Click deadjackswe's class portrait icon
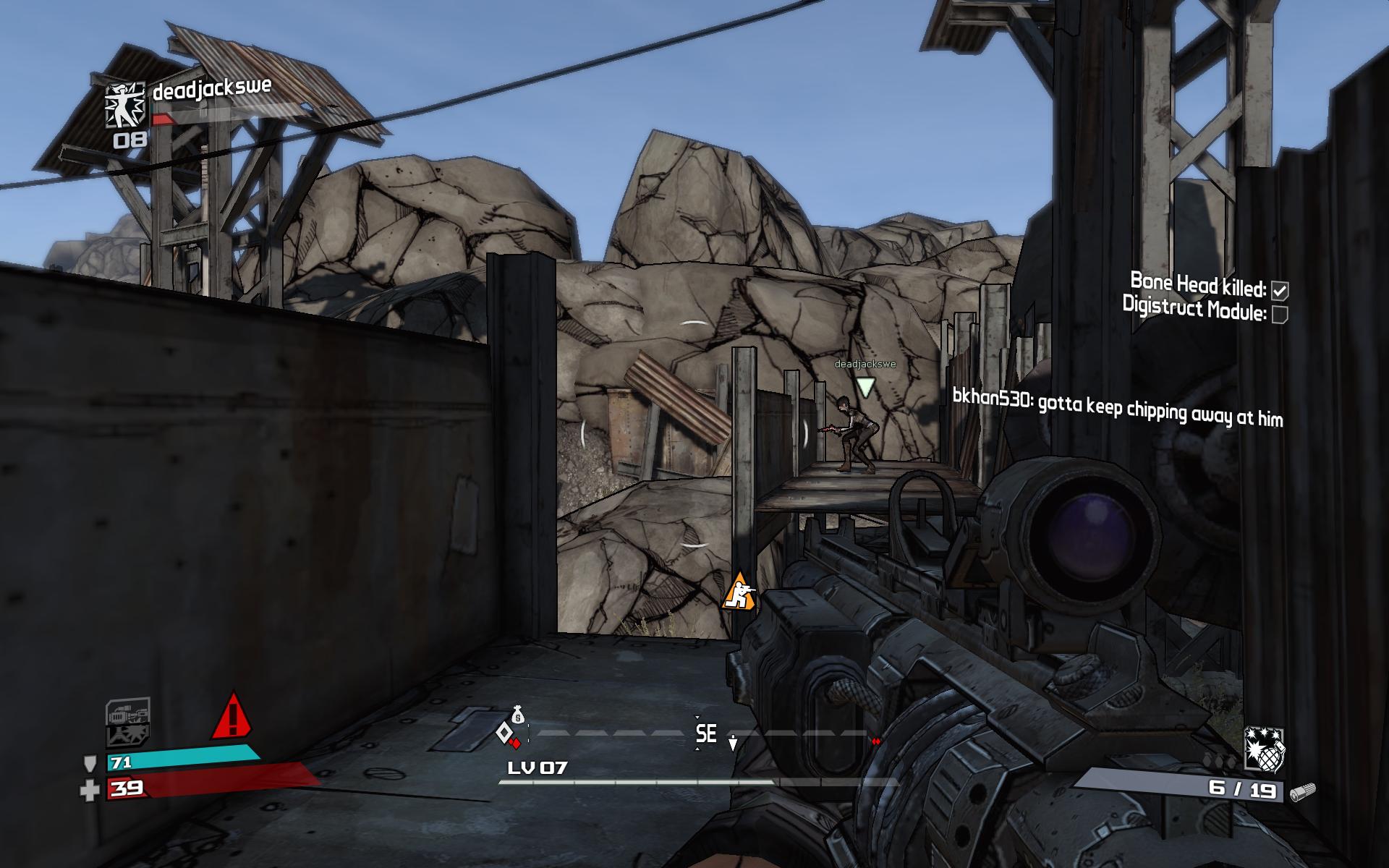The width and height of the screenshot is (1389, 868). tap(126, 106)
